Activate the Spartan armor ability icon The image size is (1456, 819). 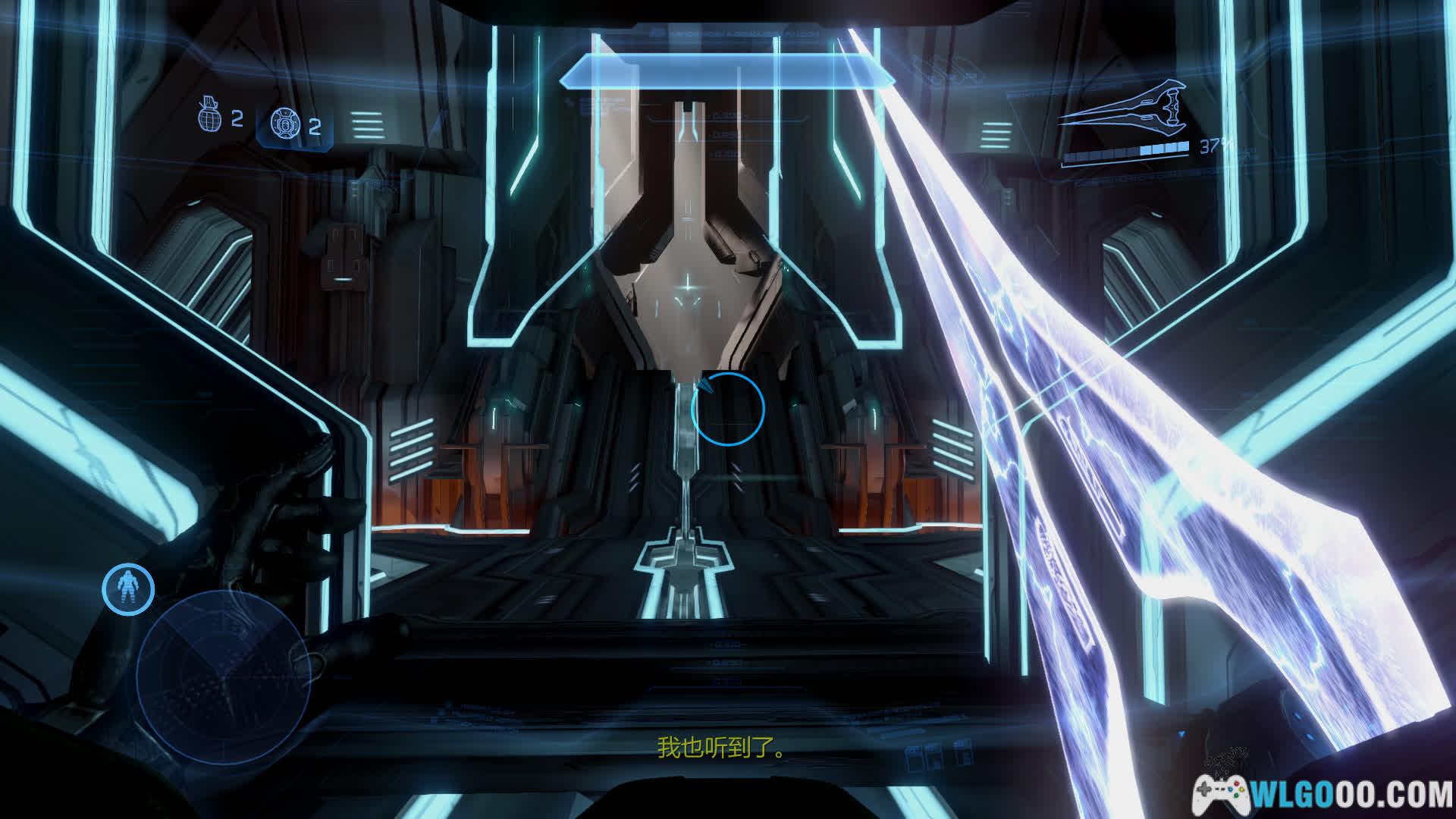pos(128,588)
